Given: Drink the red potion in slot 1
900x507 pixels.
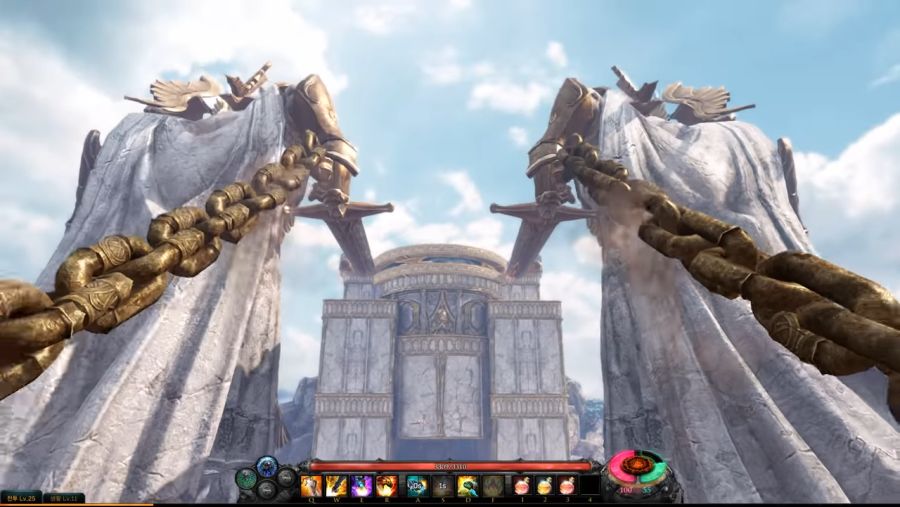Looking at the screenshot, I should coord(522,486).
